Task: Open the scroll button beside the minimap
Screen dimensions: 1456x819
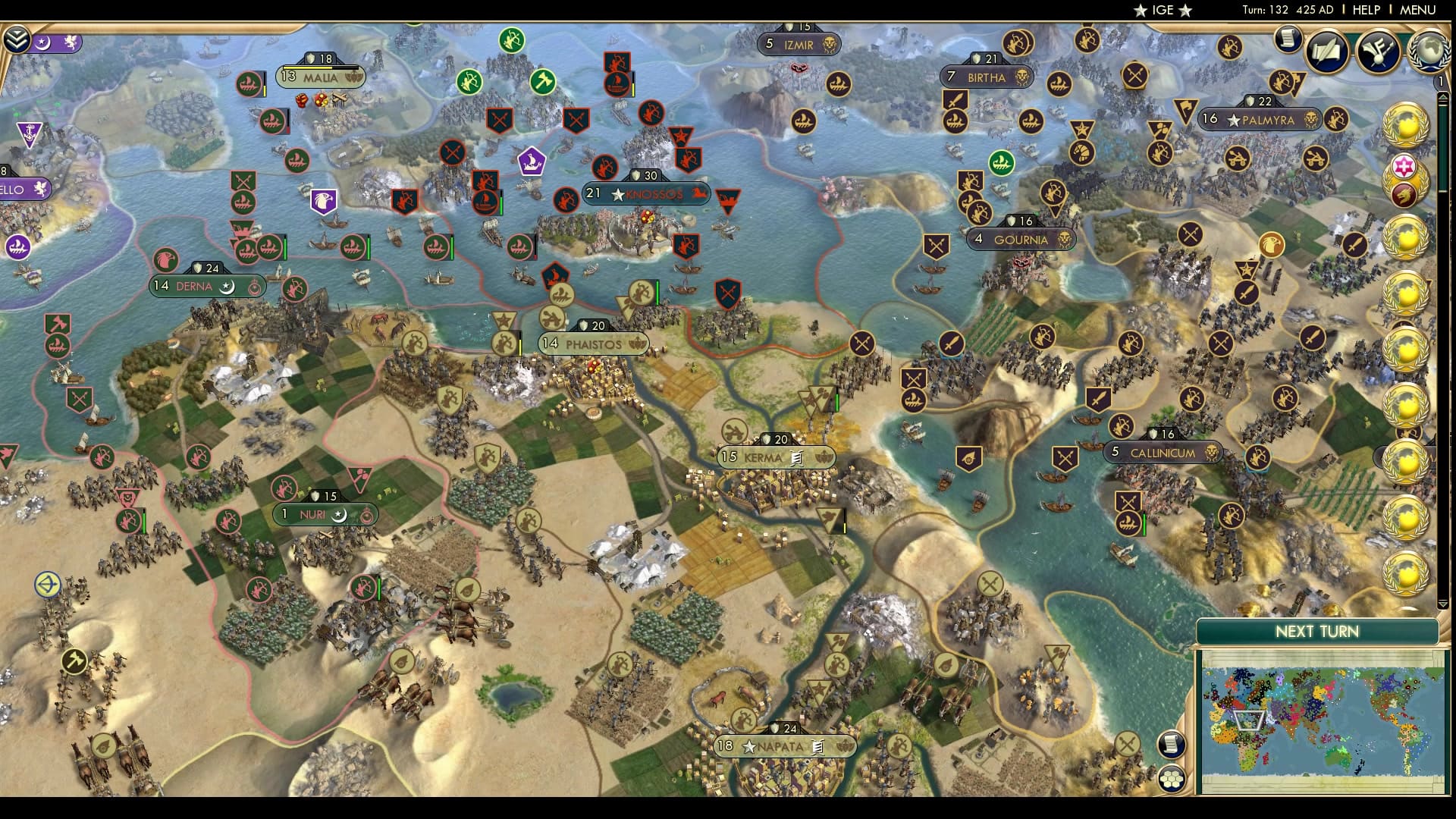Action: 1172,744
